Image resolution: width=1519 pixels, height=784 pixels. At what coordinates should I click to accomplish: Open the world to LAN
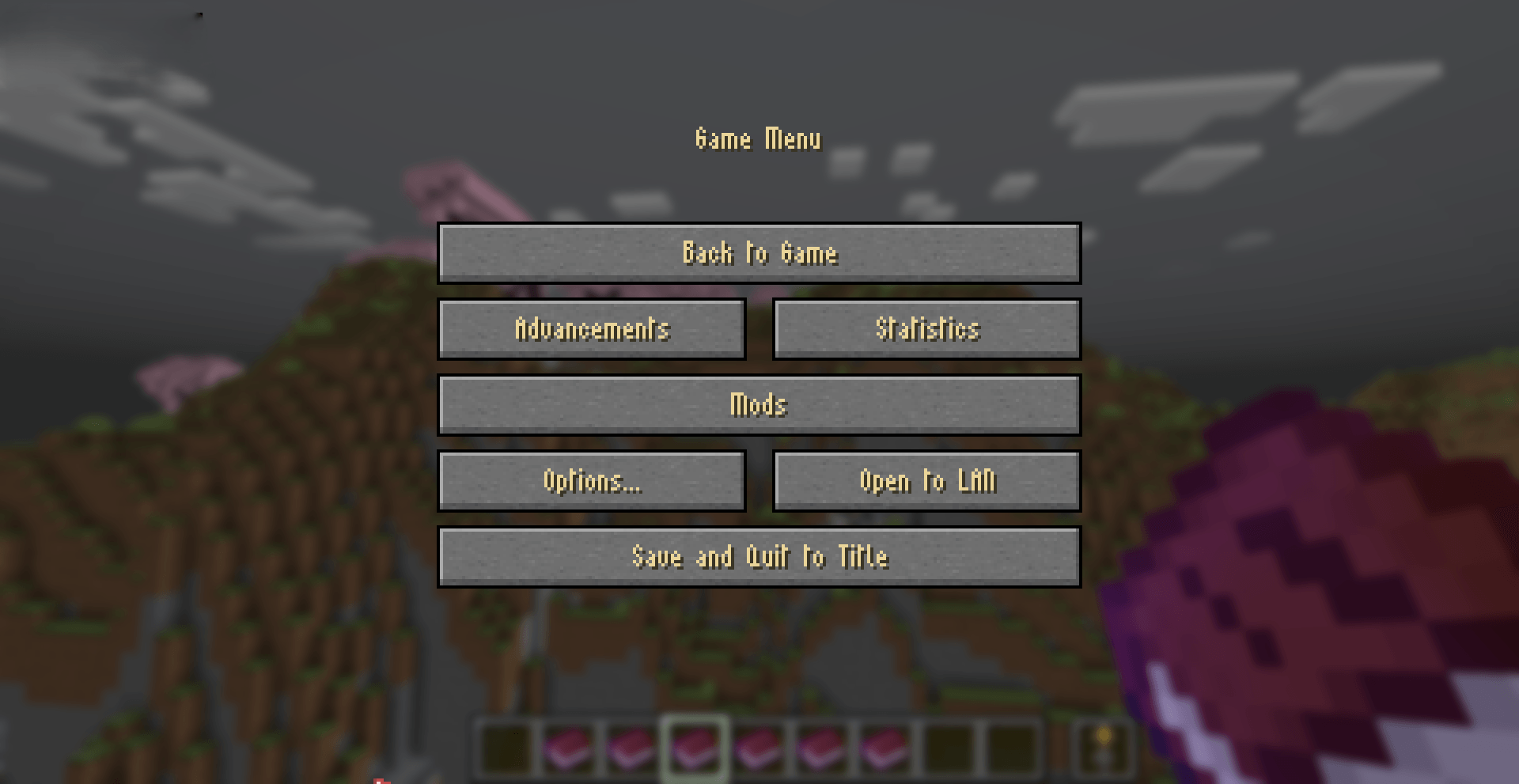tap(926, 480)
